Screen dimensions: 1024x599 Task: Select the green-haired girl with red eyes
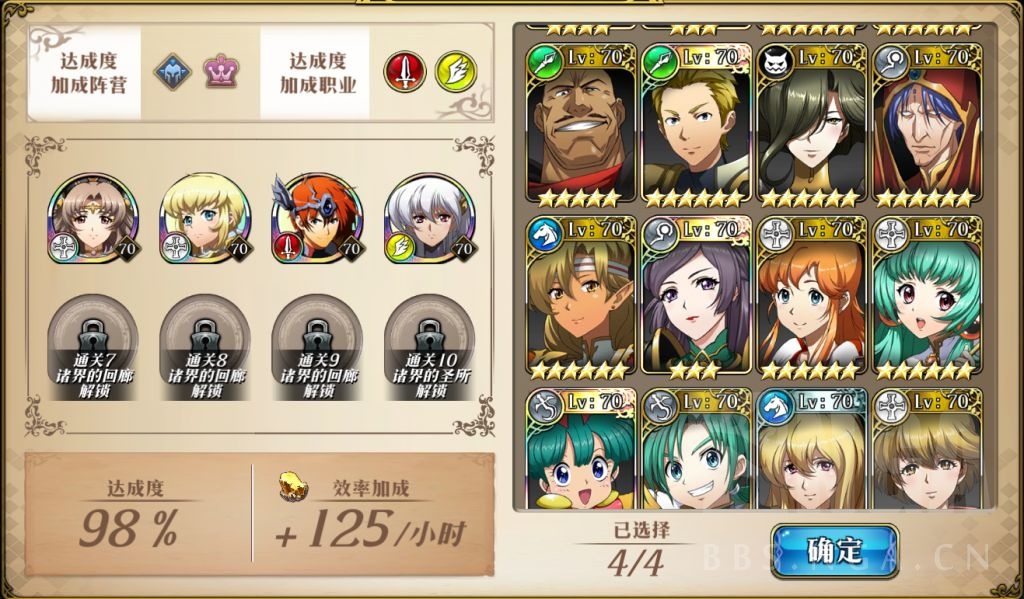coord(926,298)
